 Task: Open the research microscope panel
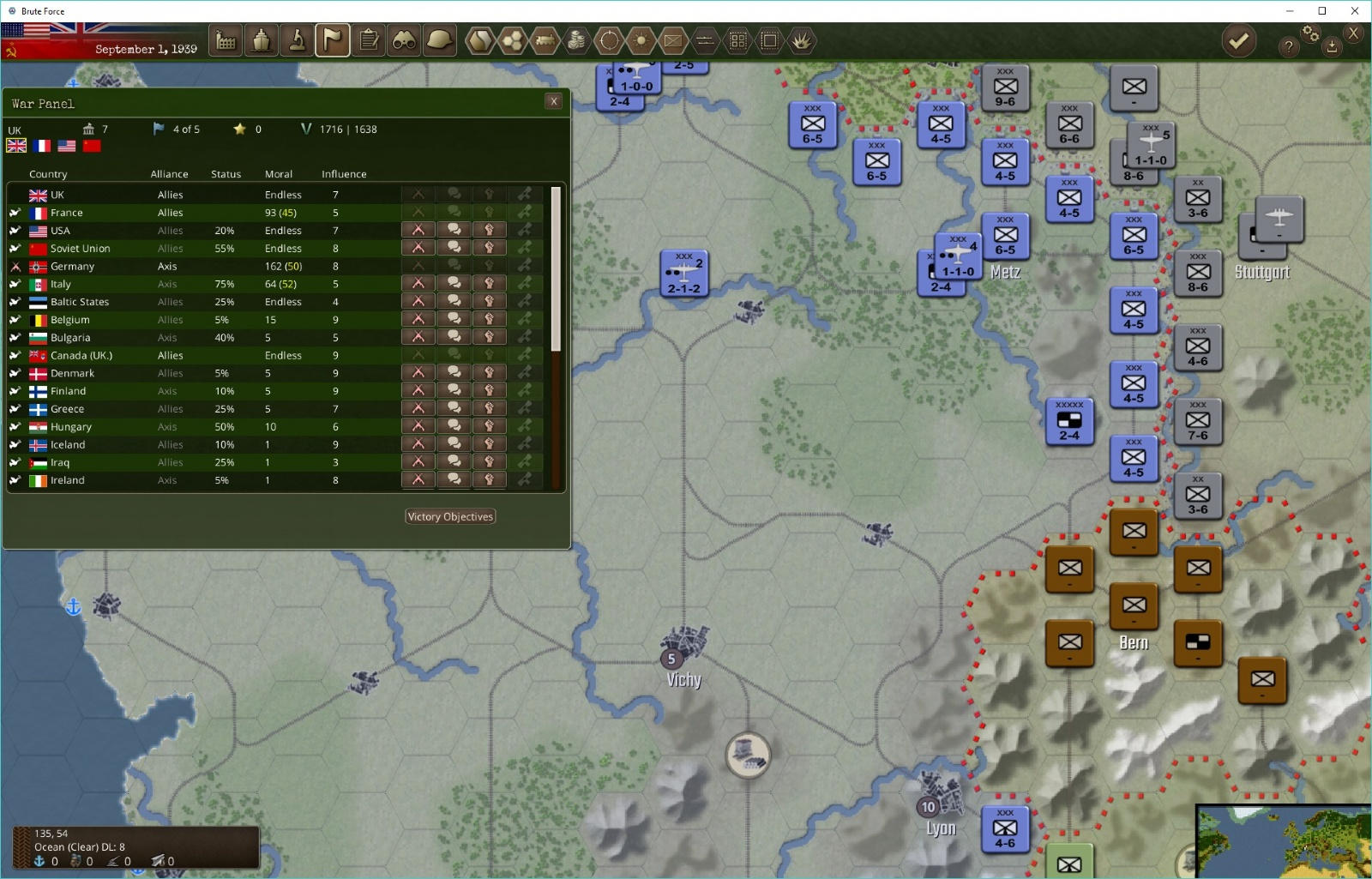point(298,40)
